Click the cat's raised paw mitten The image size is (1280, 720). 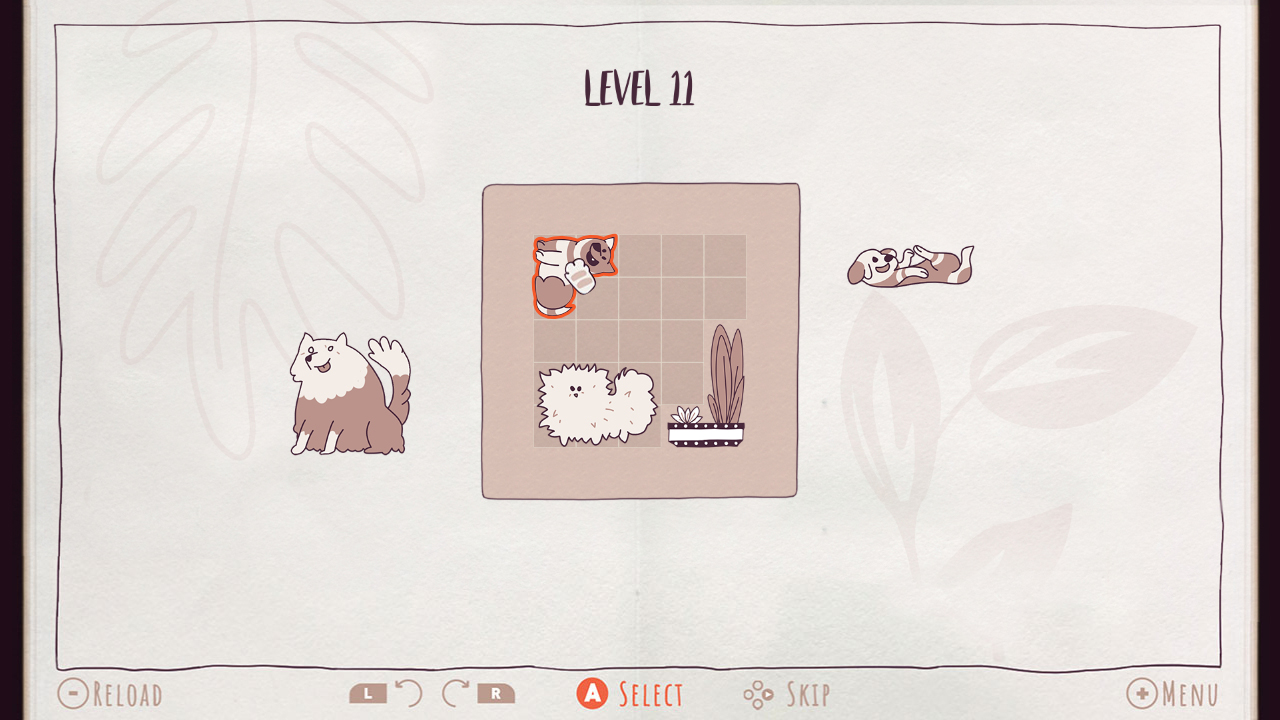click(x=581, y=278)
